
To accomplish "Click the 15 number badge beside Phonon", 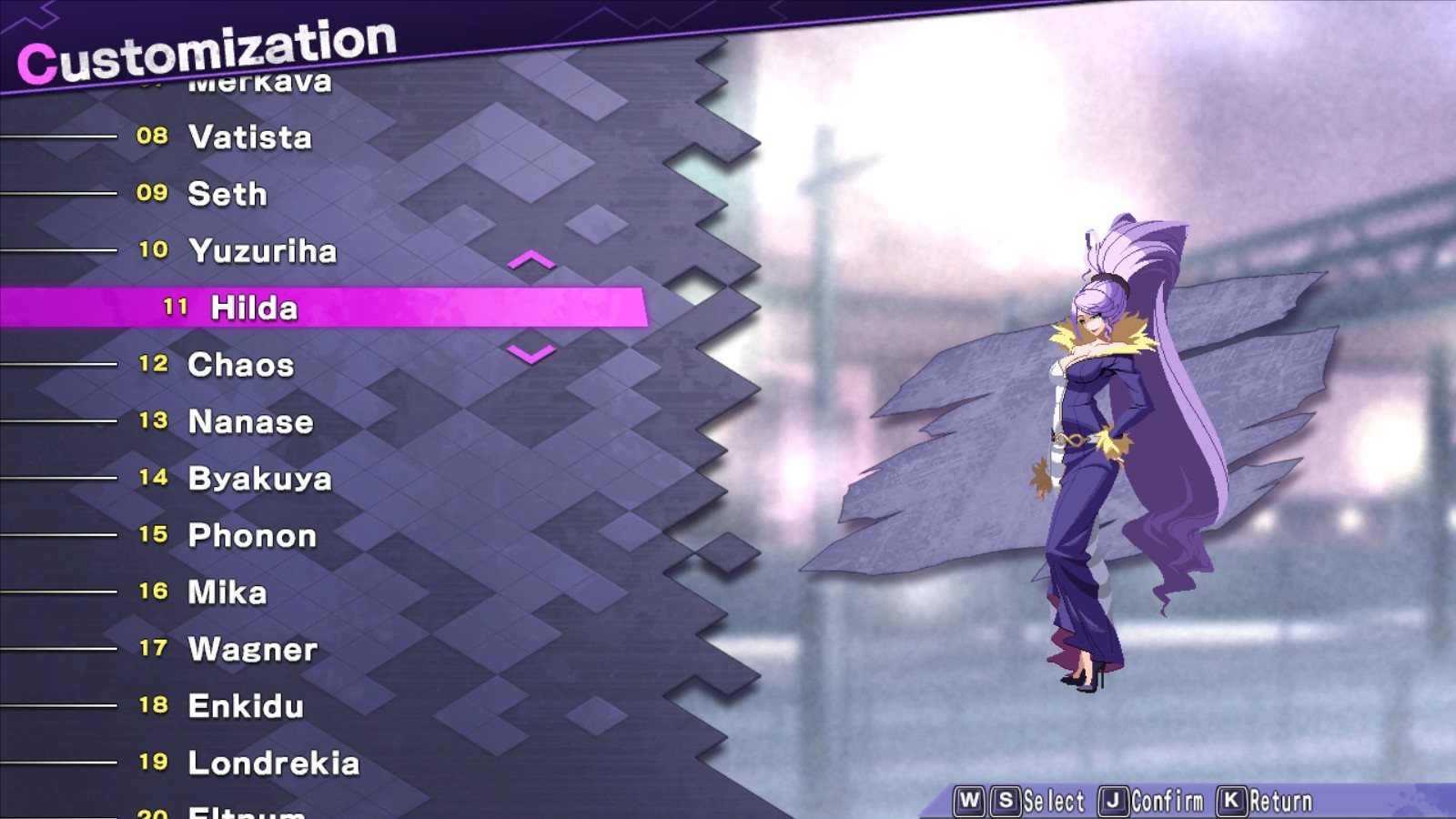I will (x=153, y=536).
